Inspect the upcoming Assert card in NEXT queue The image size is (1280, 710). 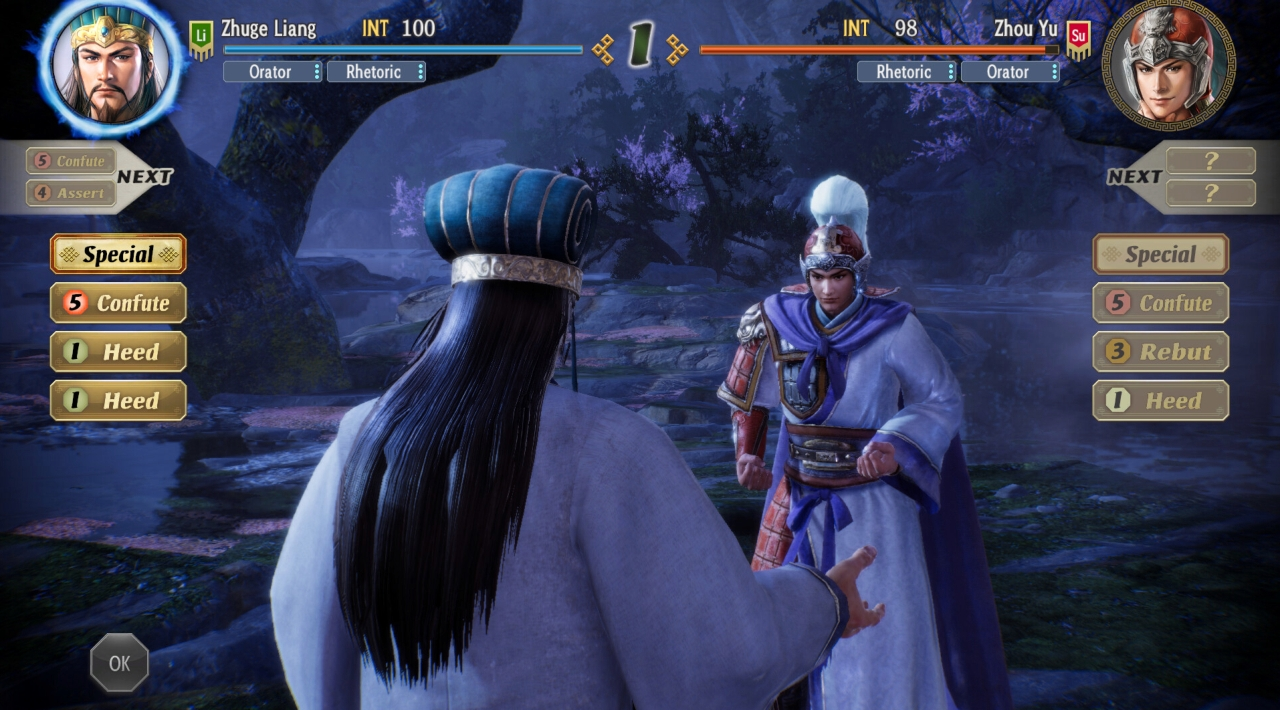70,193
